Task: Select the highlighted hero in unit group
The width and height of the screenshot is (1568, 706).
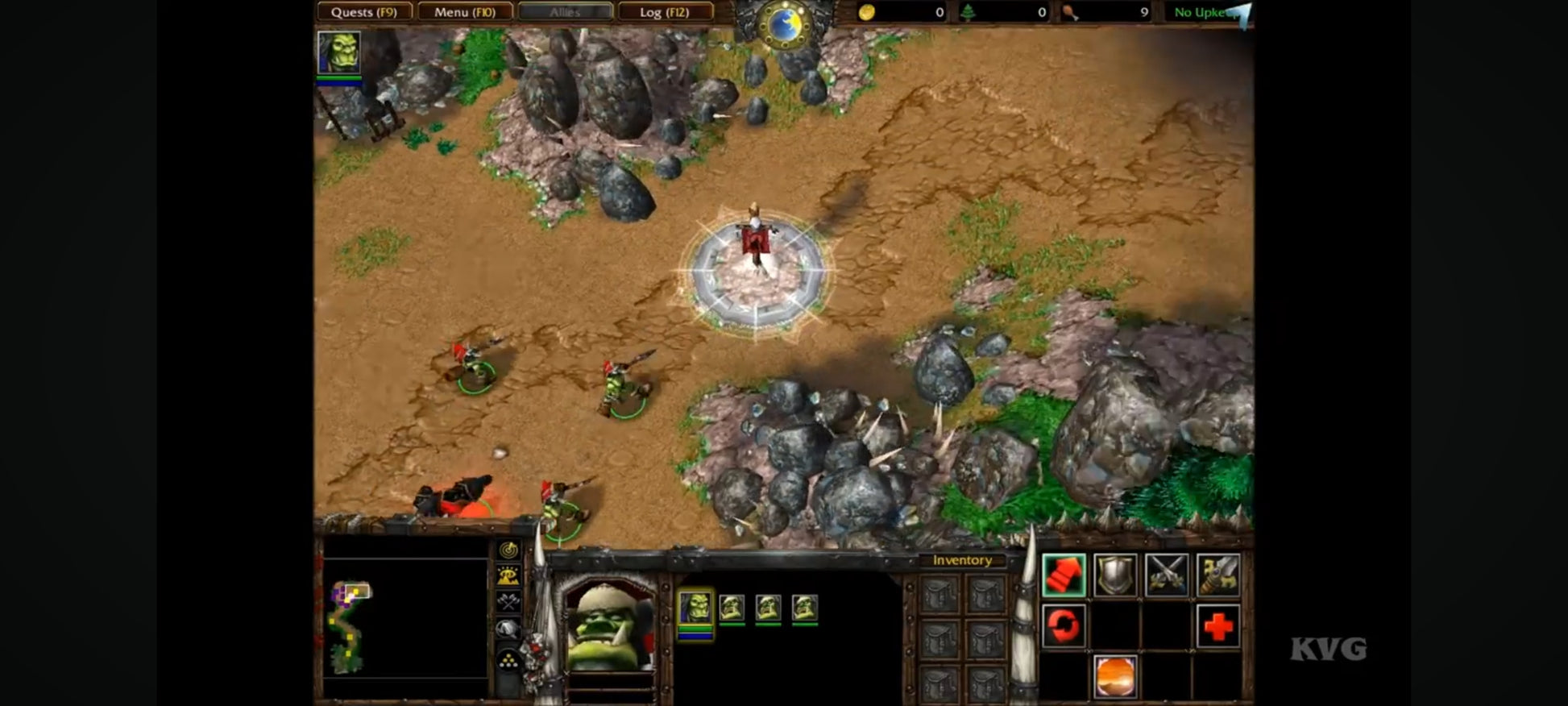Action: (x=695, y=608)
